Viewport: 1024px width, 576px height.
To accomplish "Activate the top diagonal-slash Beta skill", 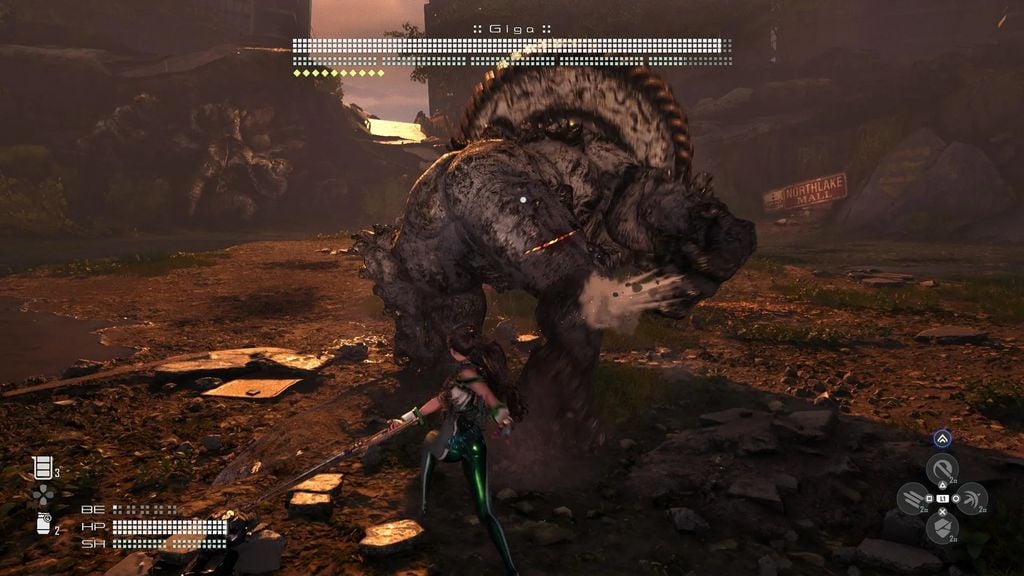I will click(941, 468).
